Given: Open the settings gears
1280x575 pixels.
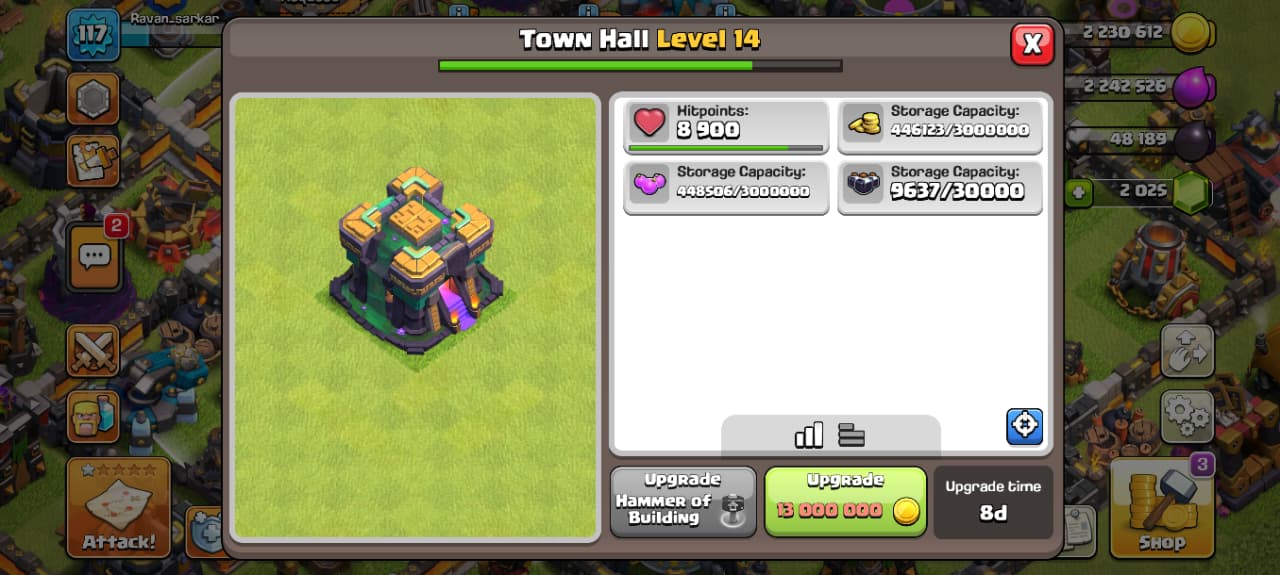Looking at the screenshot, I should pyautogui.click(x=1187, y=416).
